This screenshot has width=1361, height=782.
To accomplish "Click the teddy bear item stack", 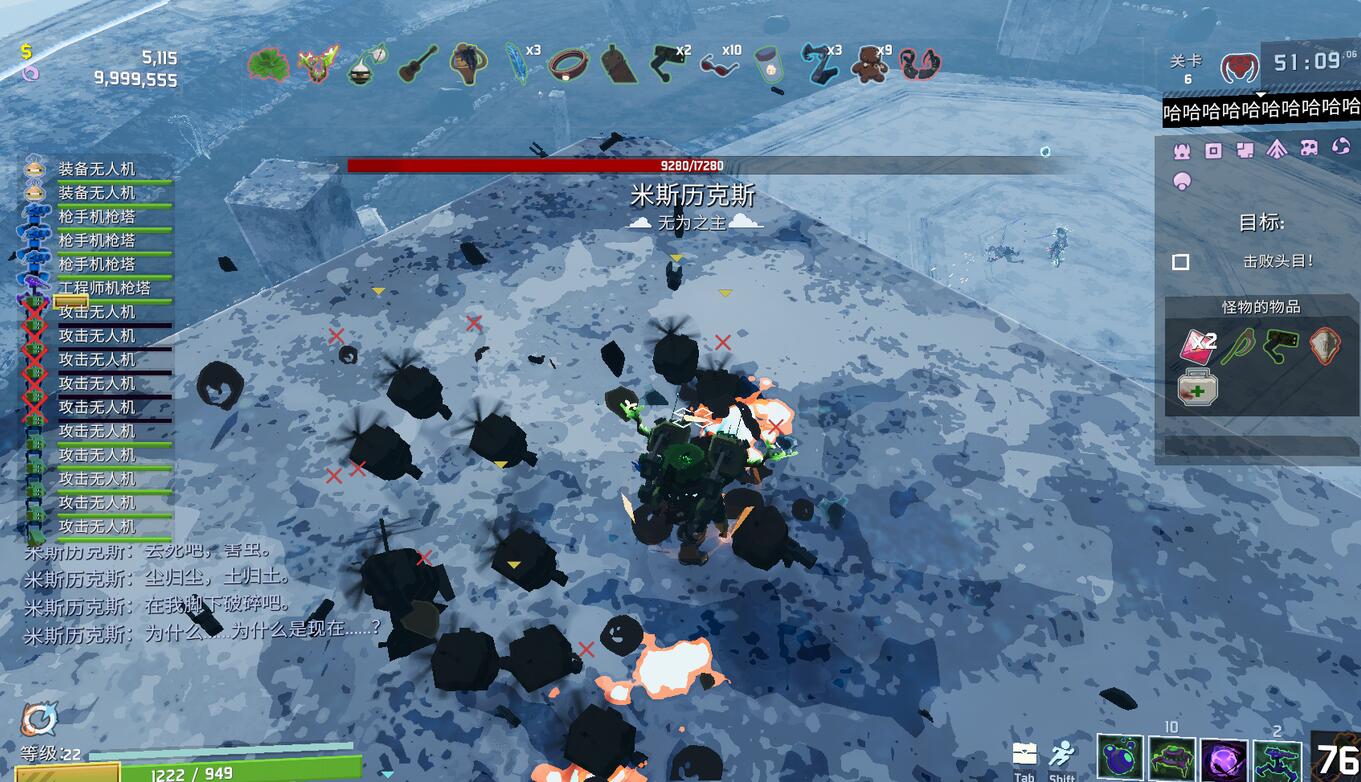I will (x=866, y=64).
